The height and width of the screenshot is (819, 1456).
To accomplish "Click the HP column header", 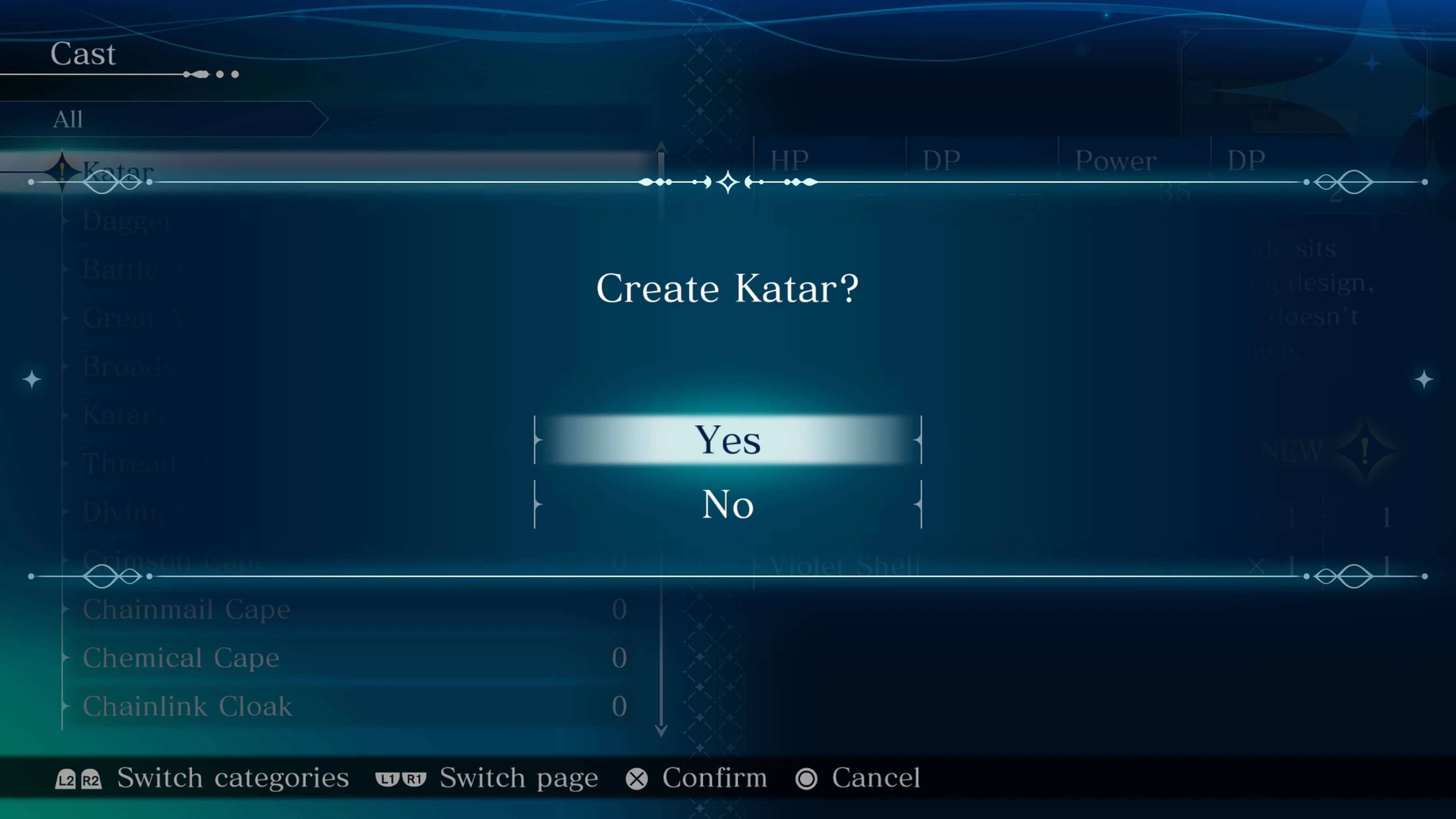I will pos(789,159).
